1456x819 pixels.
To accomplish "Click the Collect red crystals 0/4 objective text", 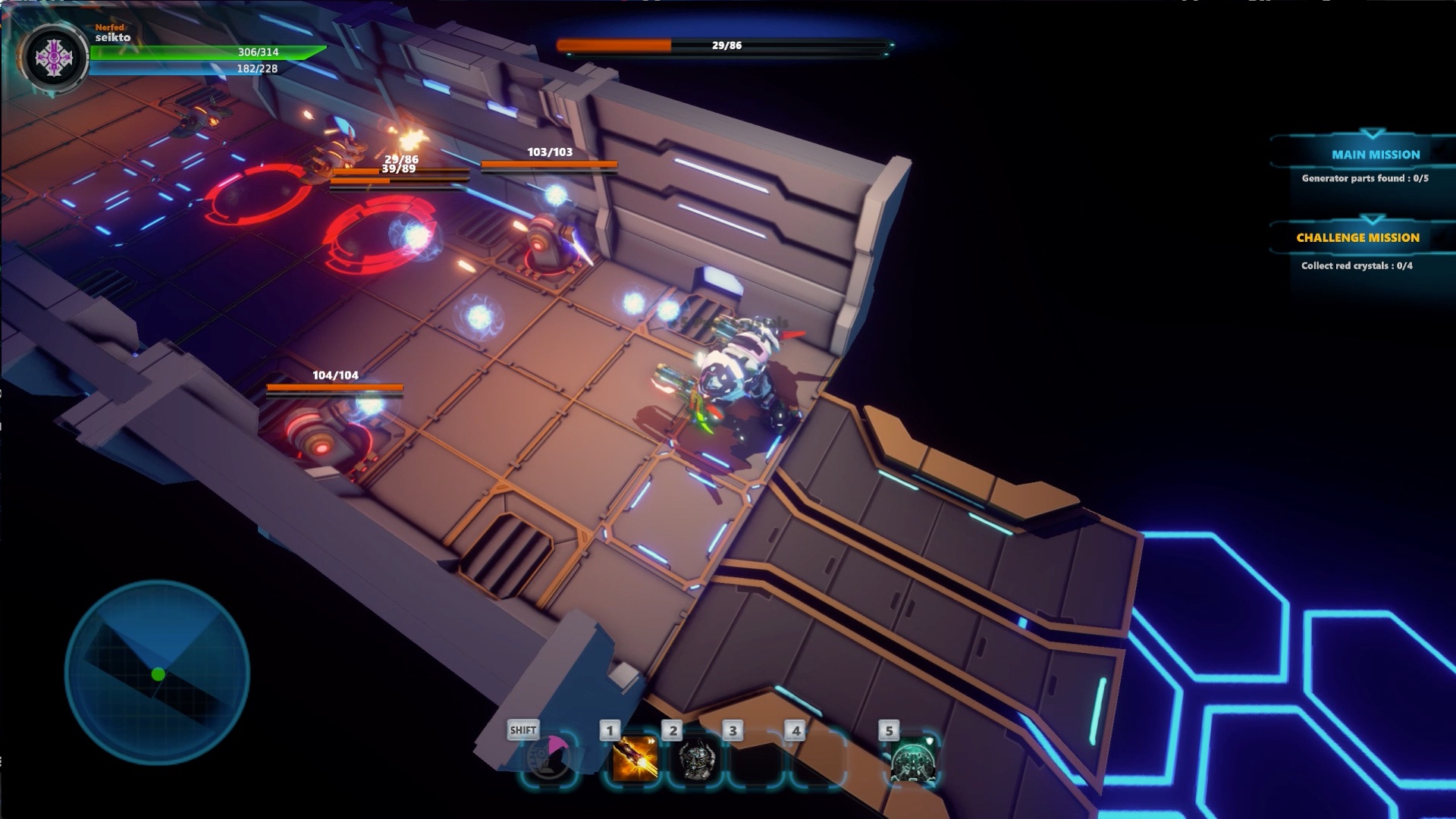I will point(1357,267).
